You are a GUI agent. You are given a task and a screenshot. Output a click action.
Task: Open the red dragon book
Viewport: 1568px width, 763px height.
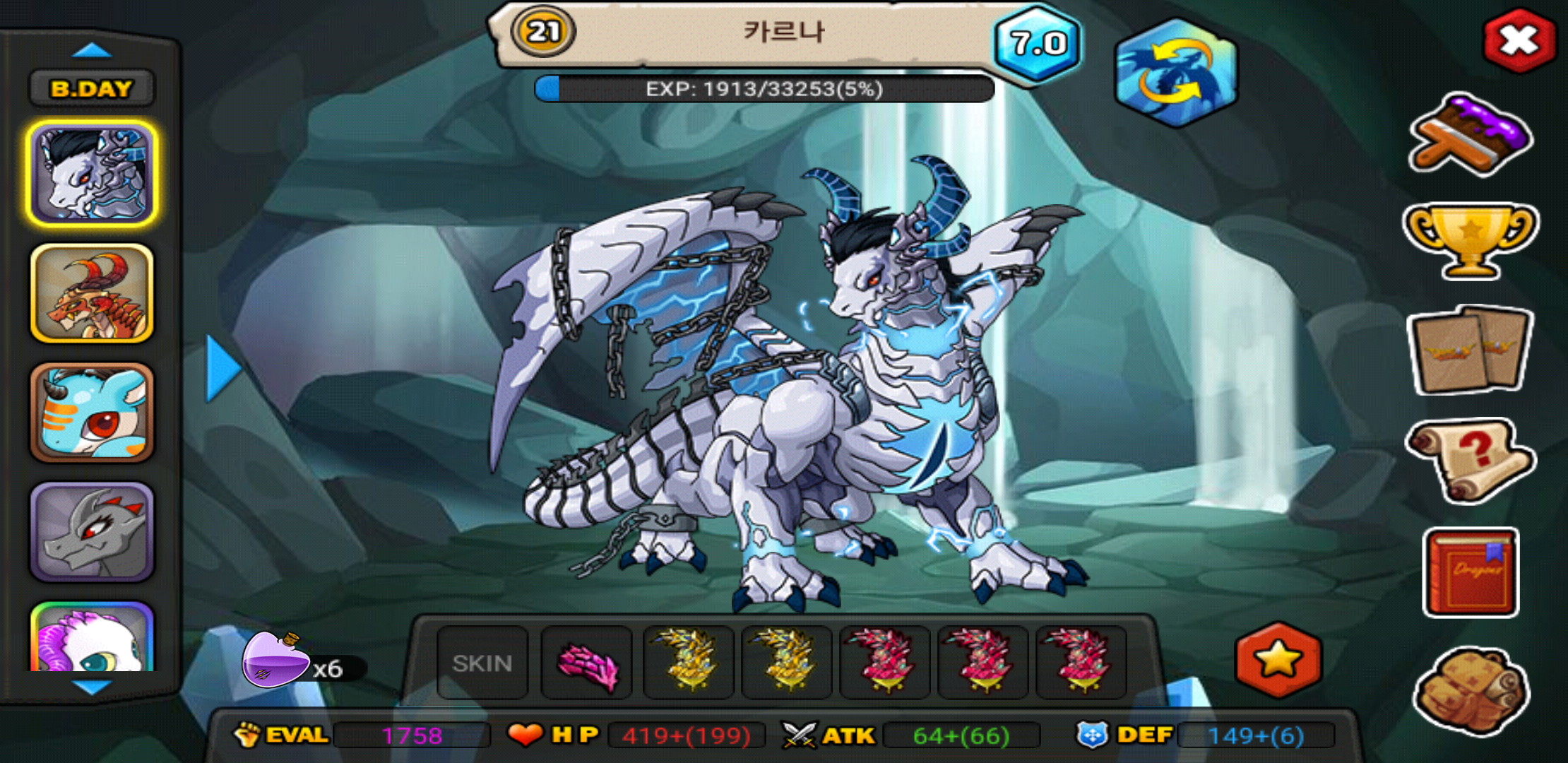[1471, 572]
